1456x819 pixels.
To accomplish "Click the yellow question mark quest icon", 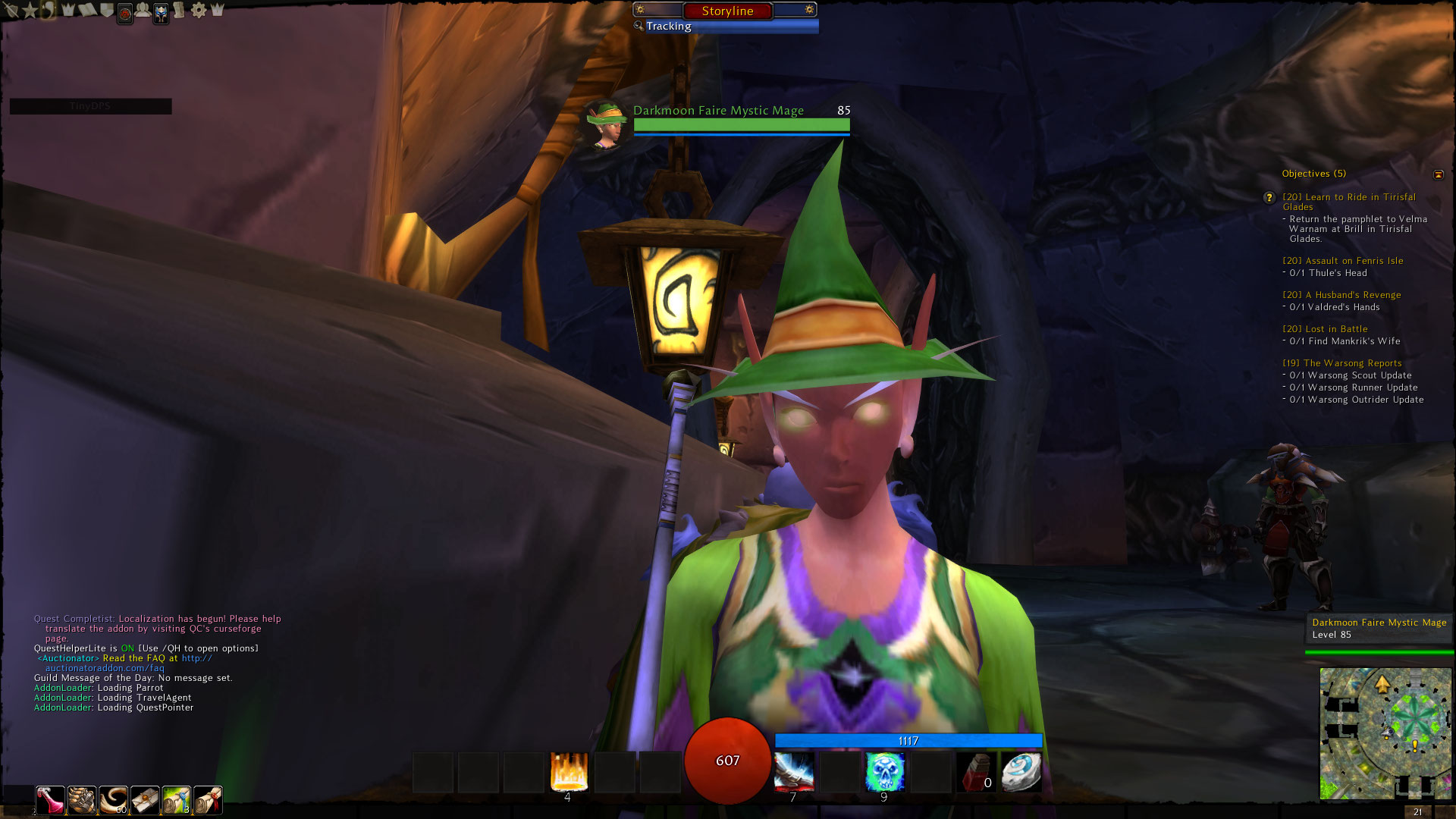I will 1269,198.
